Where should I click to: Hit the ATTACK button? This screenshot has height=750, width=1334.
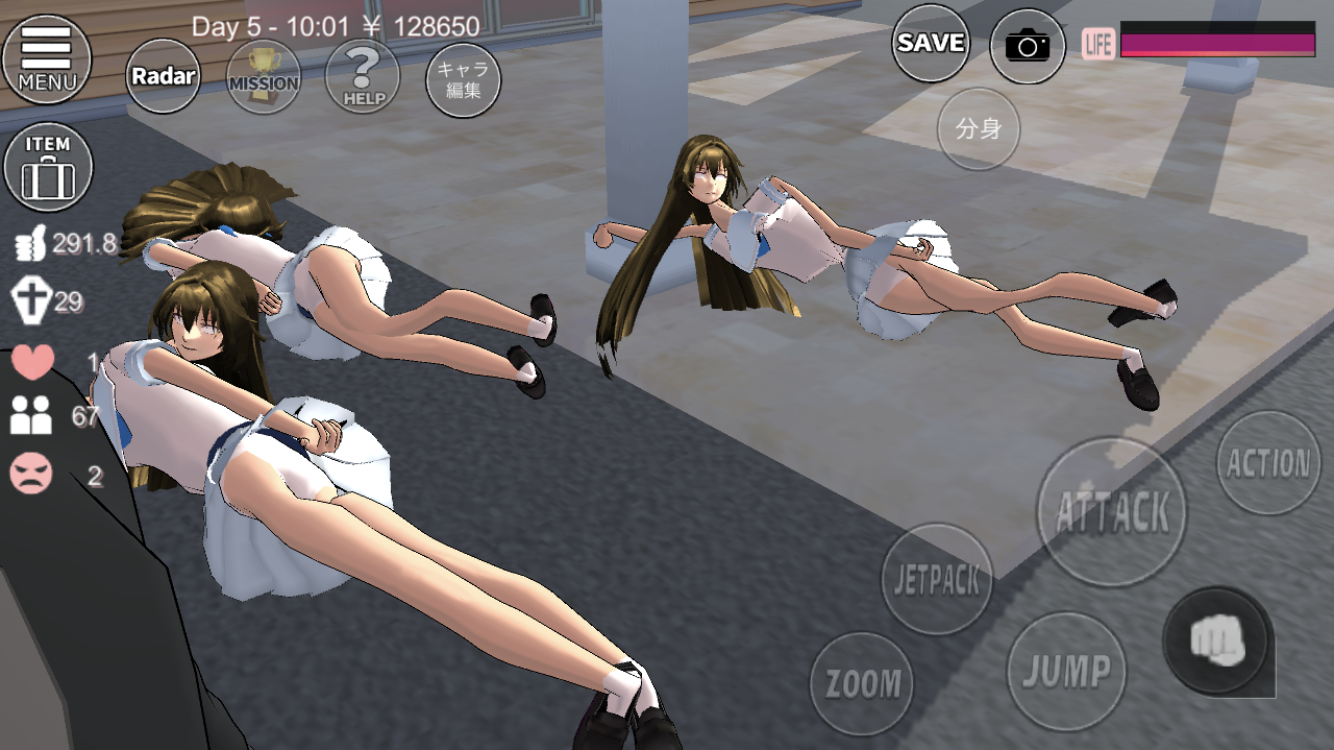(x=1111, y=512)
